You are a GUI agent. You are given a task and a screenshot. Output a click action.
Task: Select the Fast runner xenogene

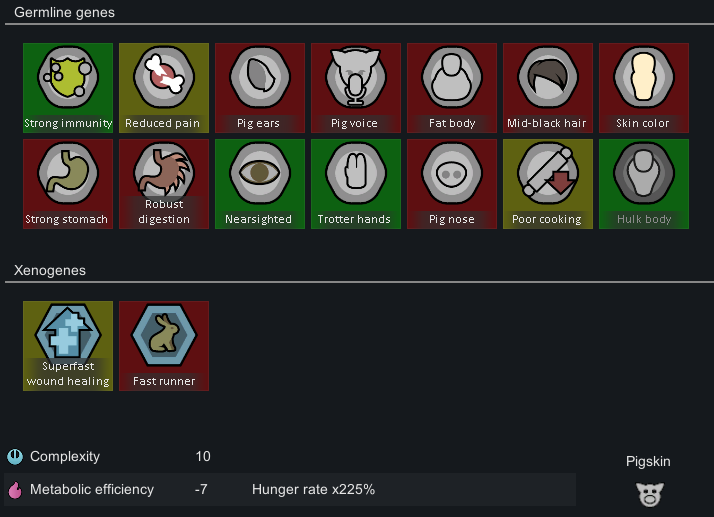[164, 345]
